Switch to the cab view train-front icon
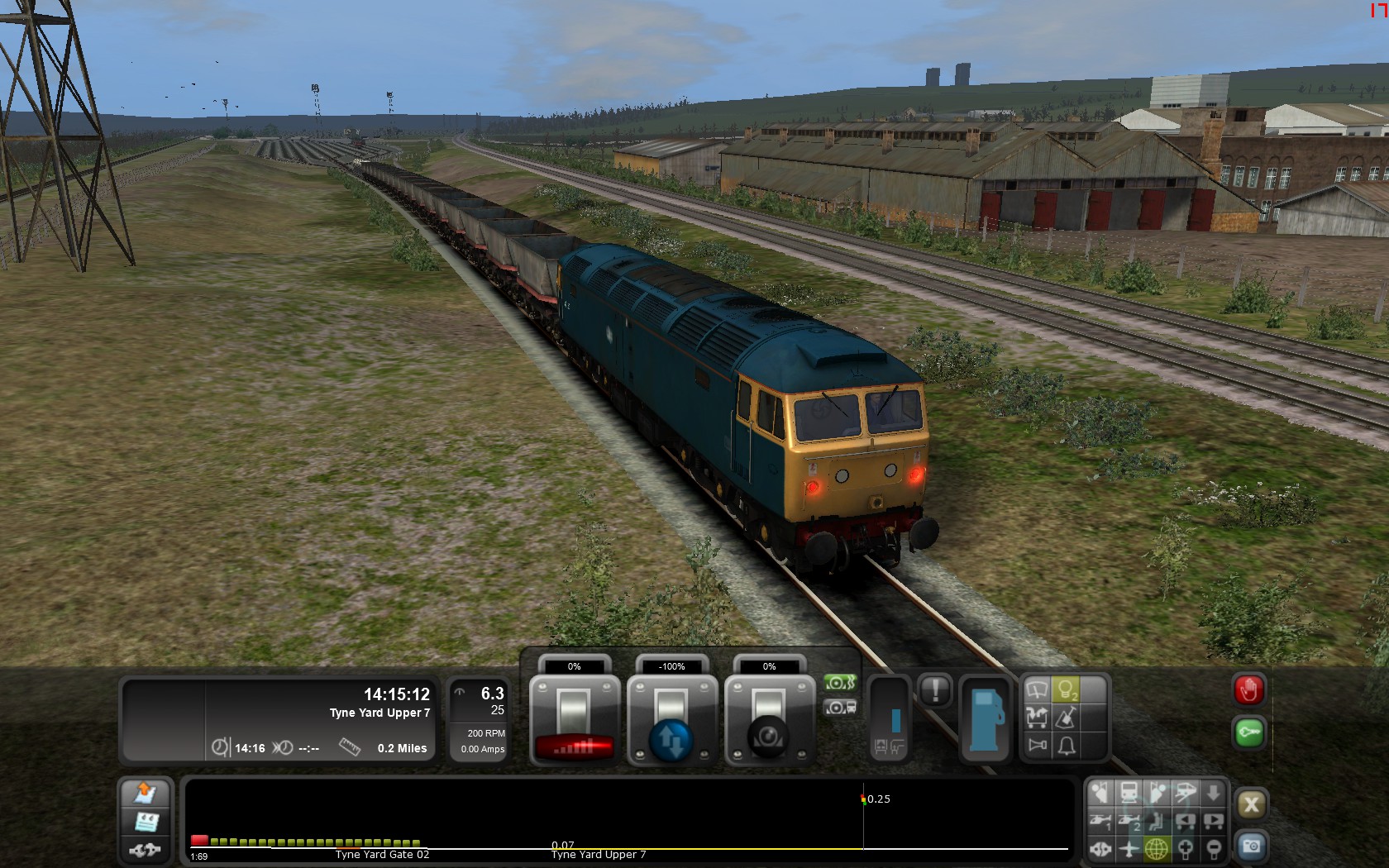The image size is (1389, 868). pos(1129,794)
